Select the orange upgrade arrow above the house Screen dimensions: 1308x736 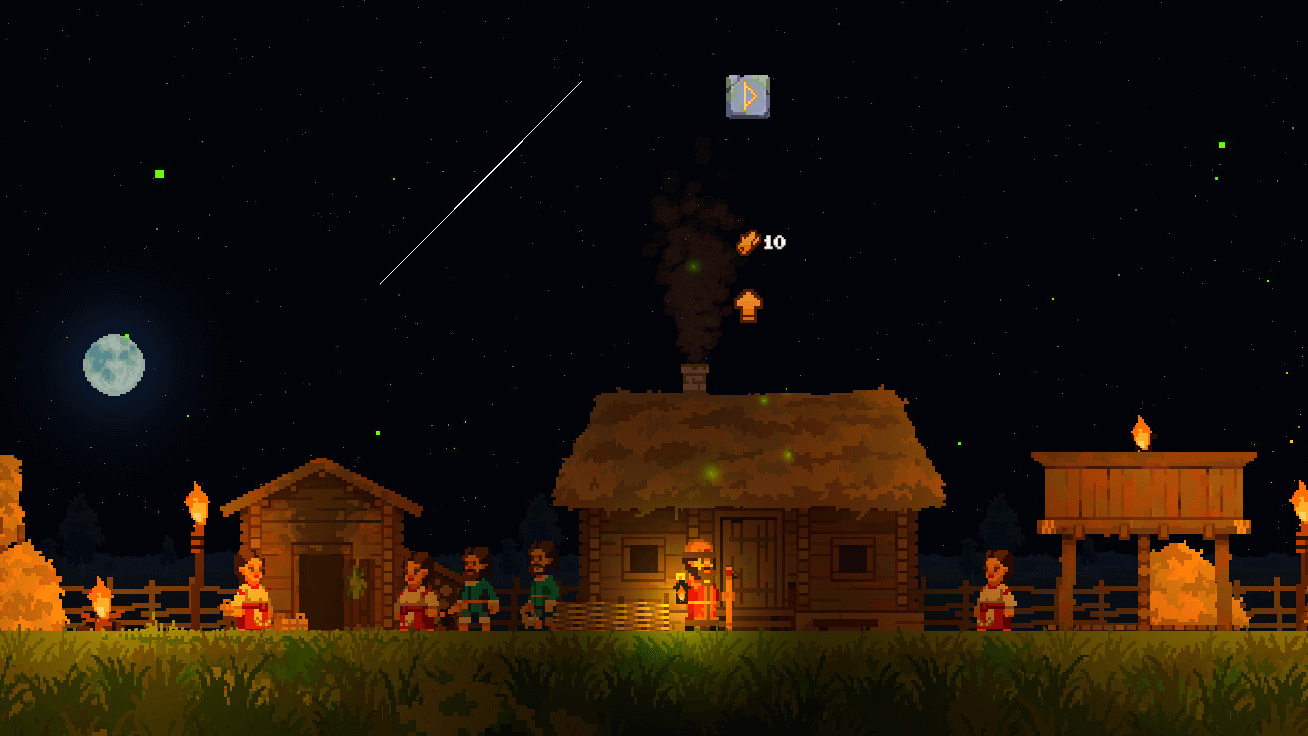pyautogui.click(x=748, y=305)
